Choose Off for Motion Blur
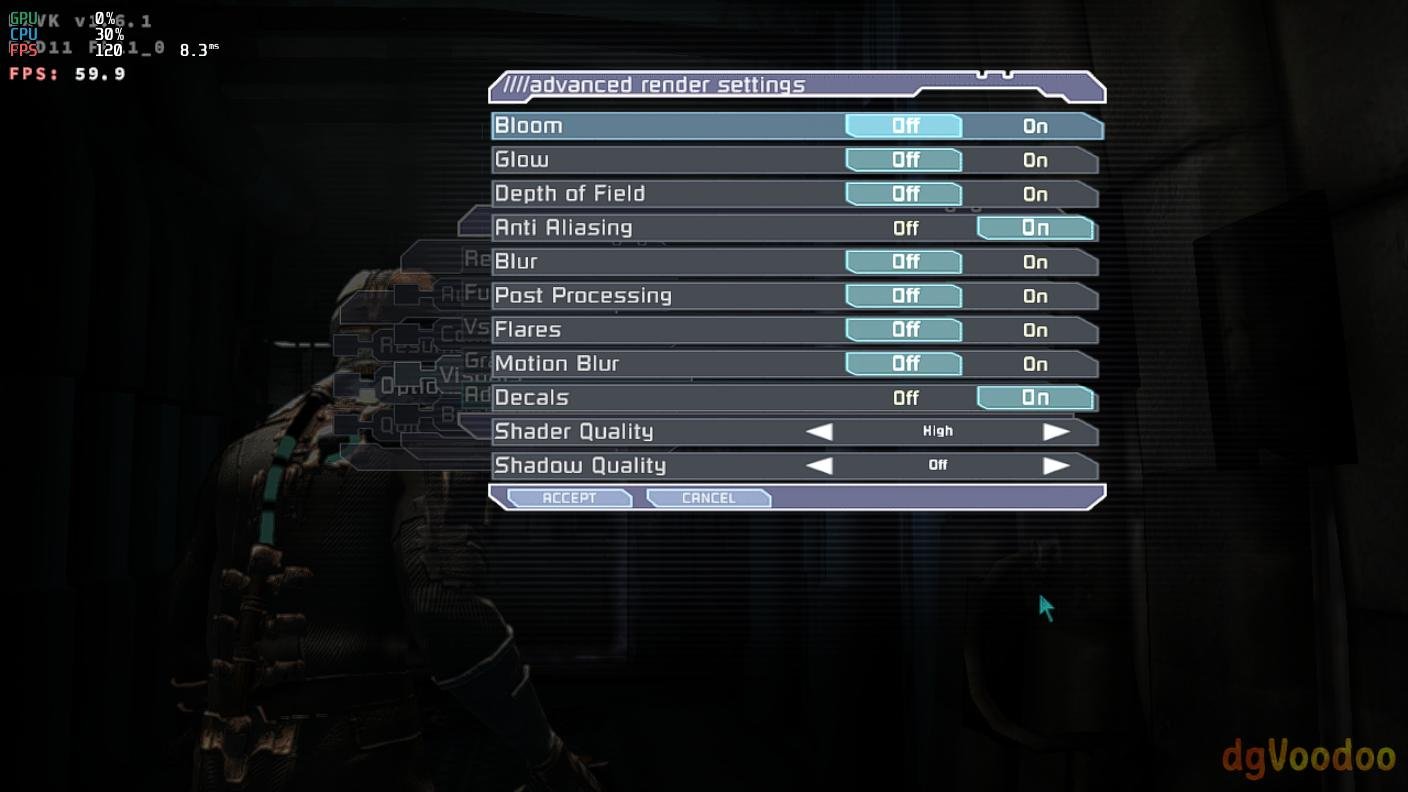Image resolution: width=1408 pixels, height=792 pixels. coord(904,364)
